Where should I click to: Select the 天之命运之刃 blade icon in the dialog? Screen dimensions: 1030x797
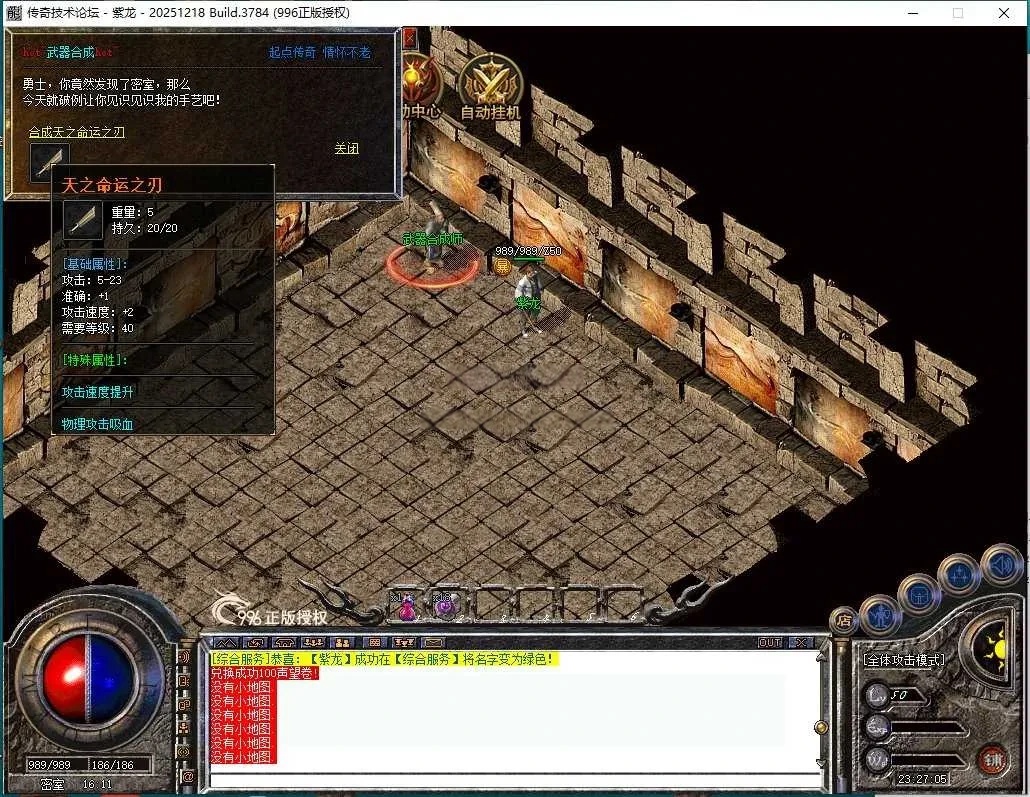[x=49, y=161]
